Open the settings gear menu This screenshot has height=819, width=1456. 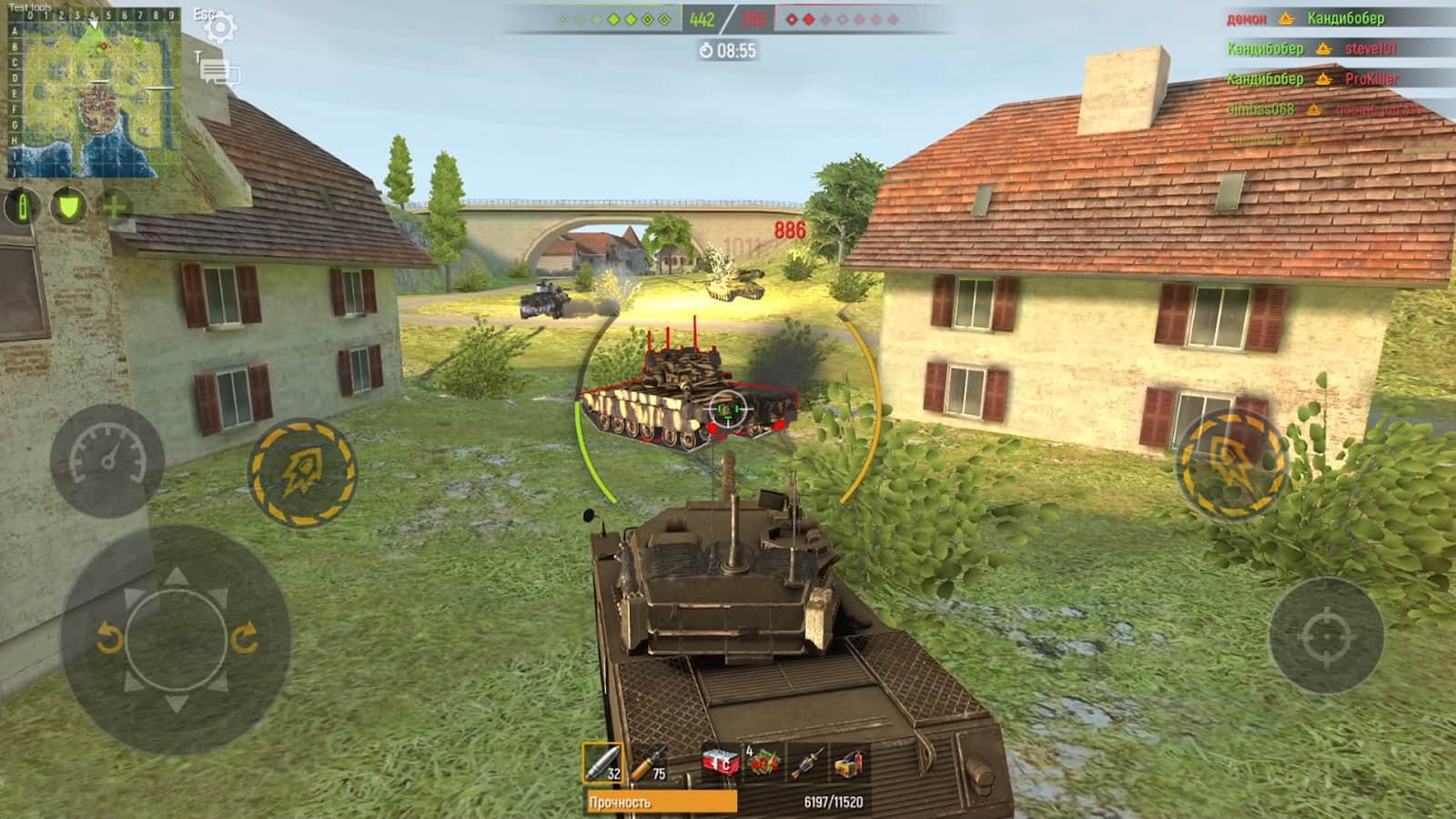click(x=219, y=27)
